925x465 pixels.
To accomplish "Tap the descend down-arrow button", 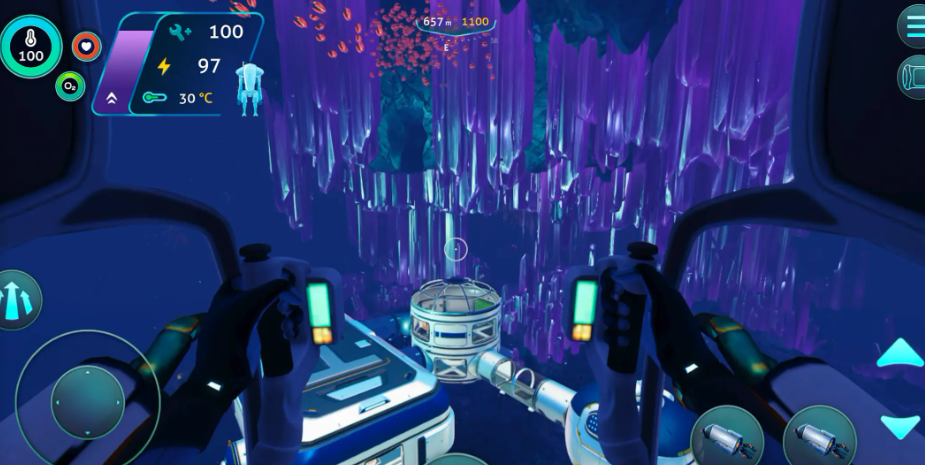I will click(x=899, y=425).
